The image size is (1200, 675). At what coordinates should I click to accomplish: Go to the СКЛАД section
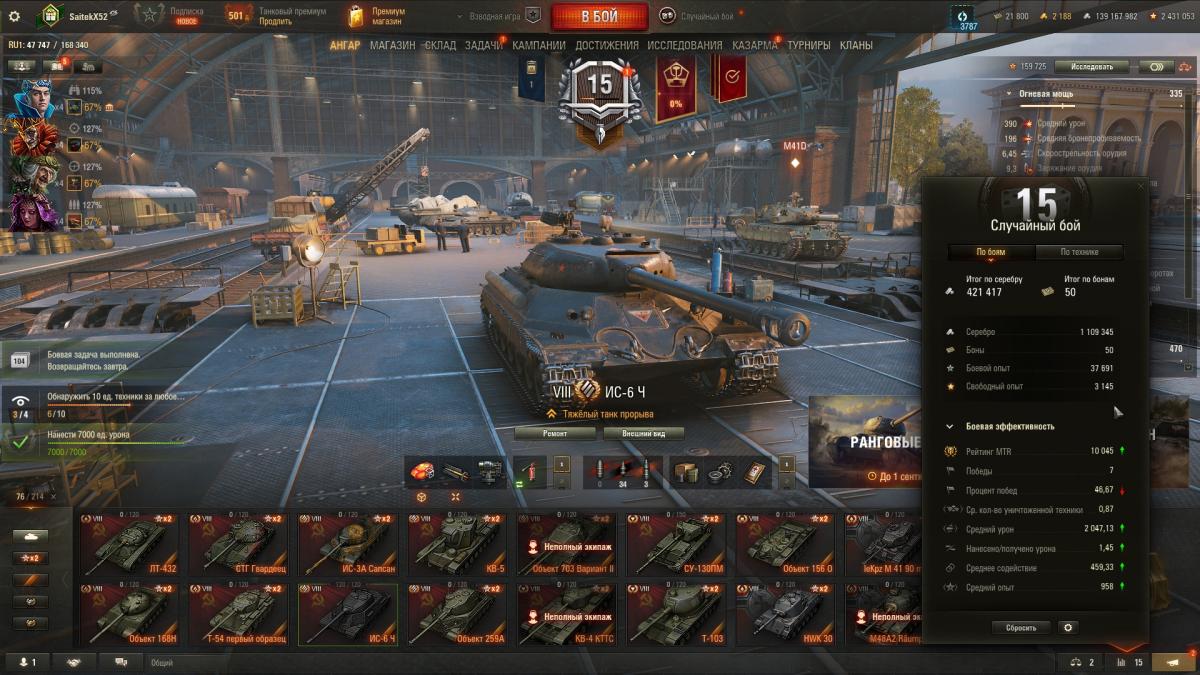pos(440,45)
